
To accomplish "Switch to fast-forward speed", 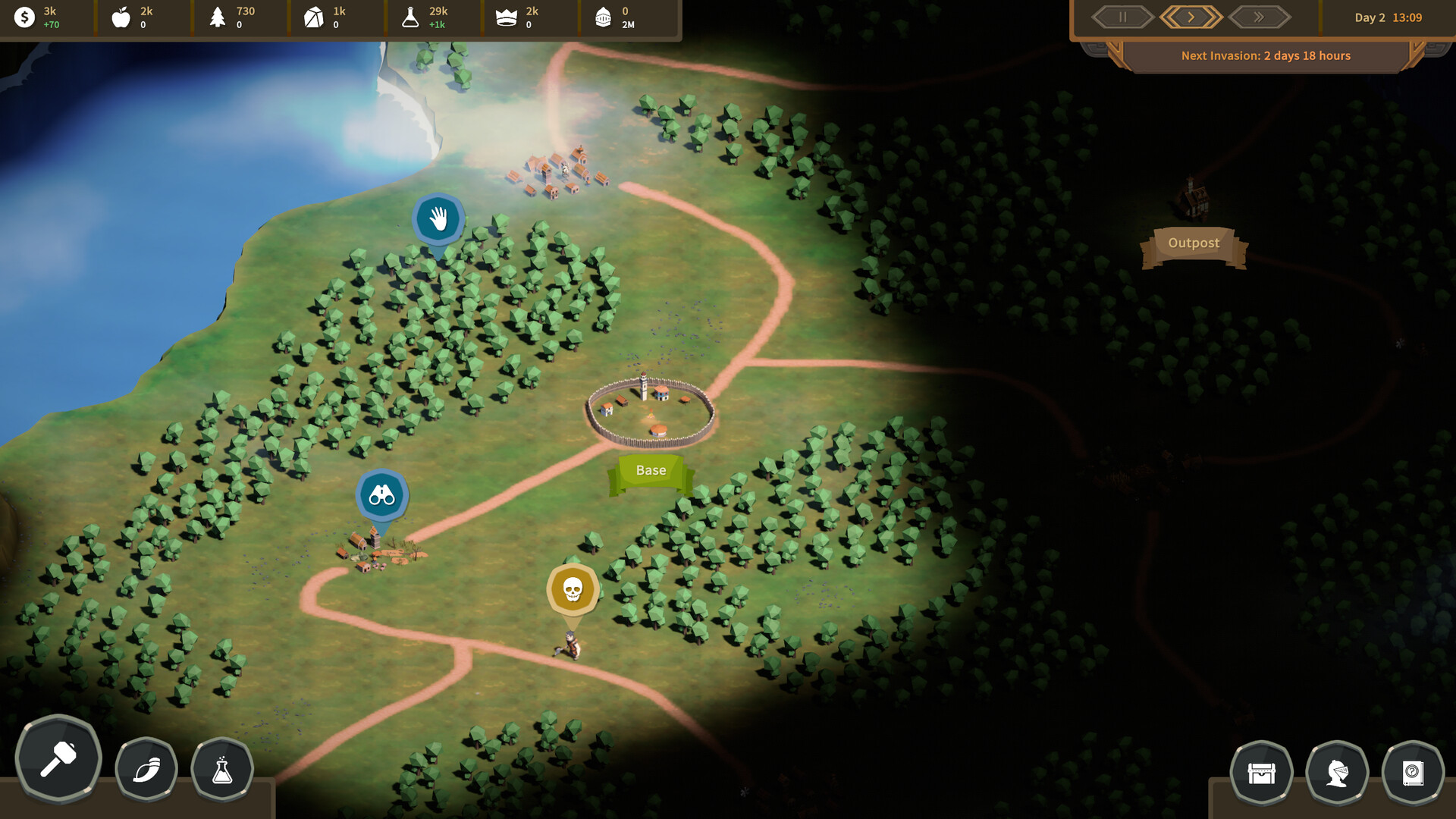I will (x=1259, y=17).
